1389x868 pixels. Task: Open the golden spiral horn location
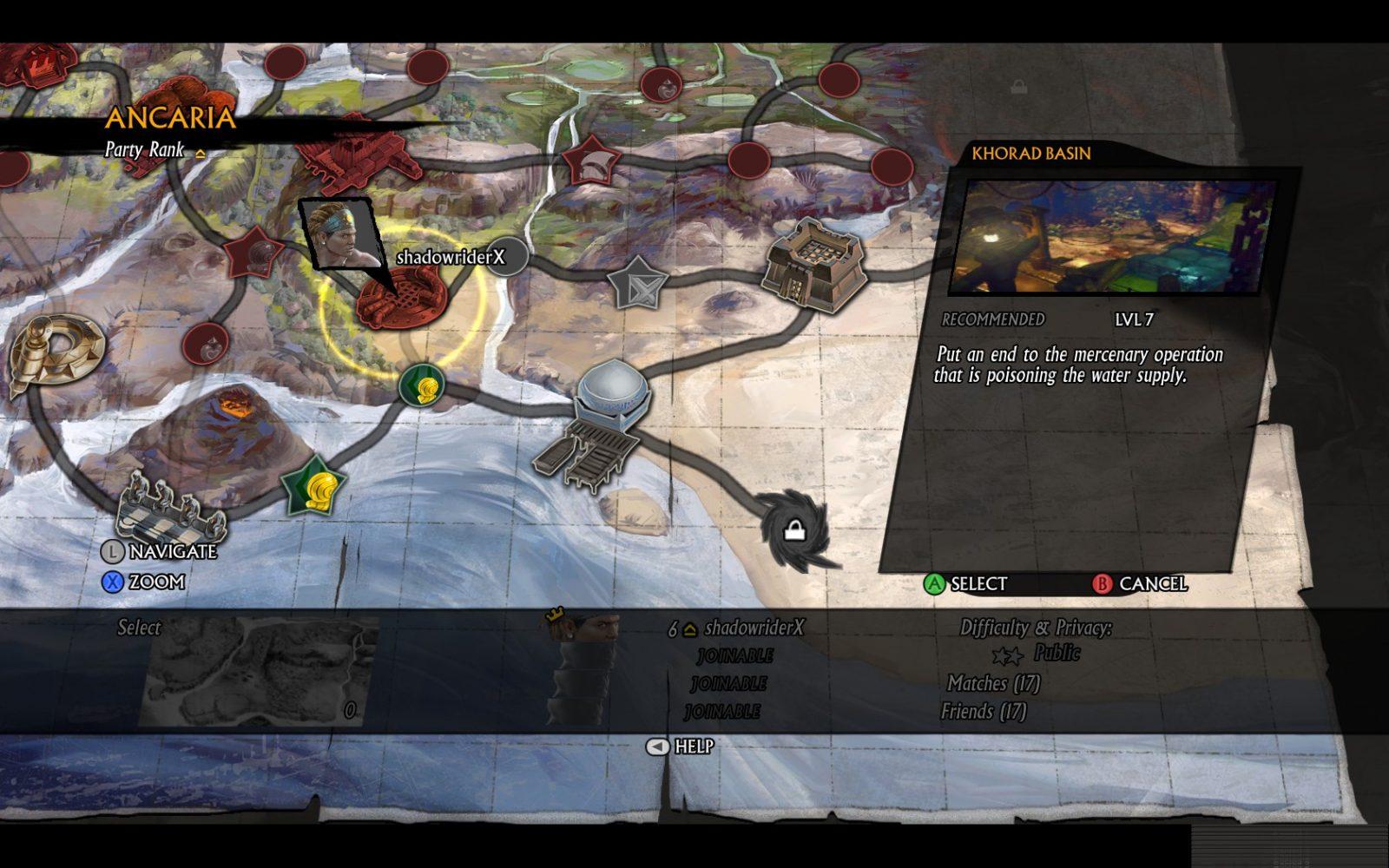[x=56, y=351]
